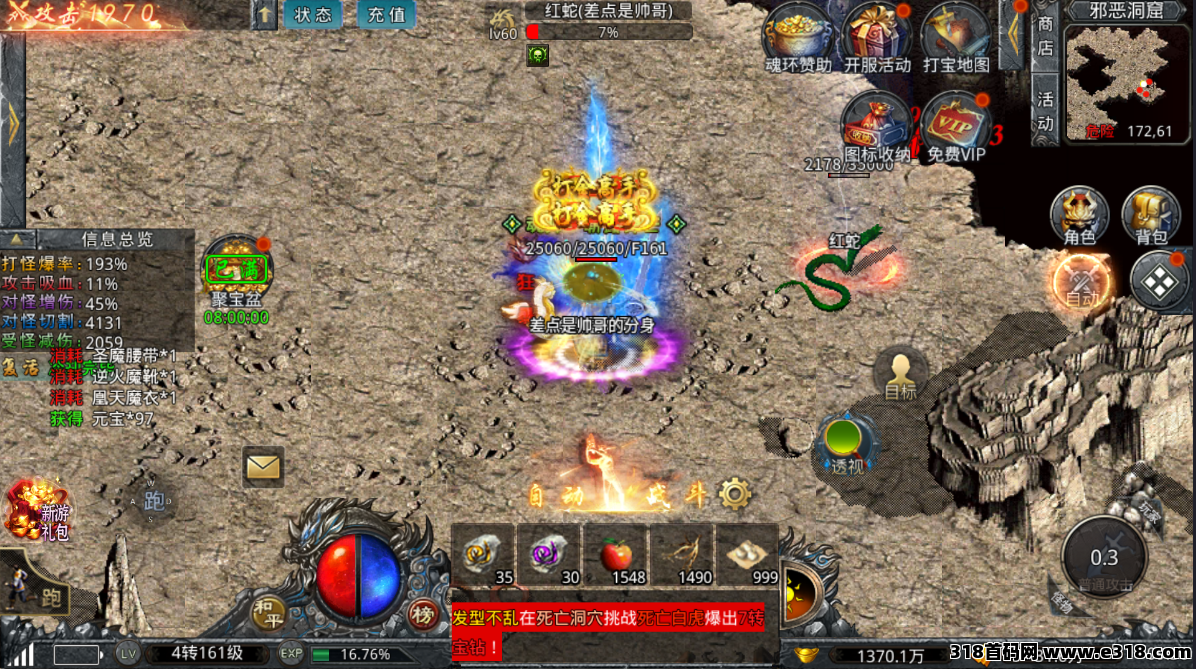Viewport: 1196px width, 669px height.
Task: Open the 角色 character sheet
Action: coord(1080,215)
